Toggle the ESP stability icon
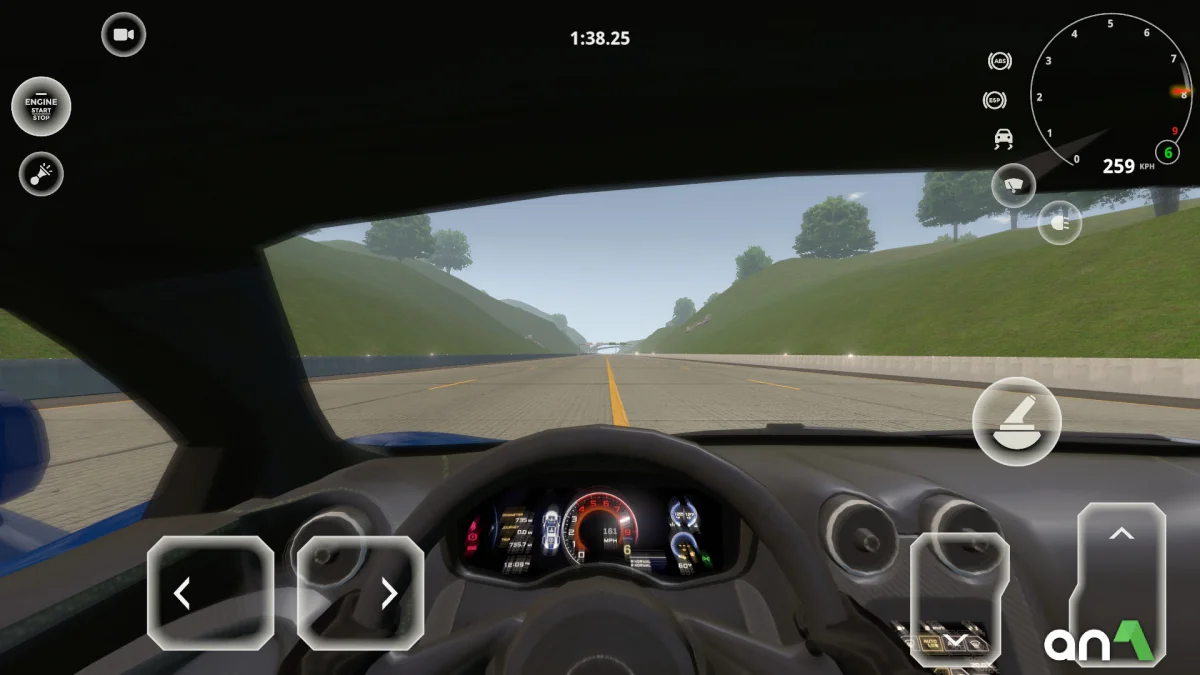Viewport: 1200px width, 675px height. pos(995,100)
